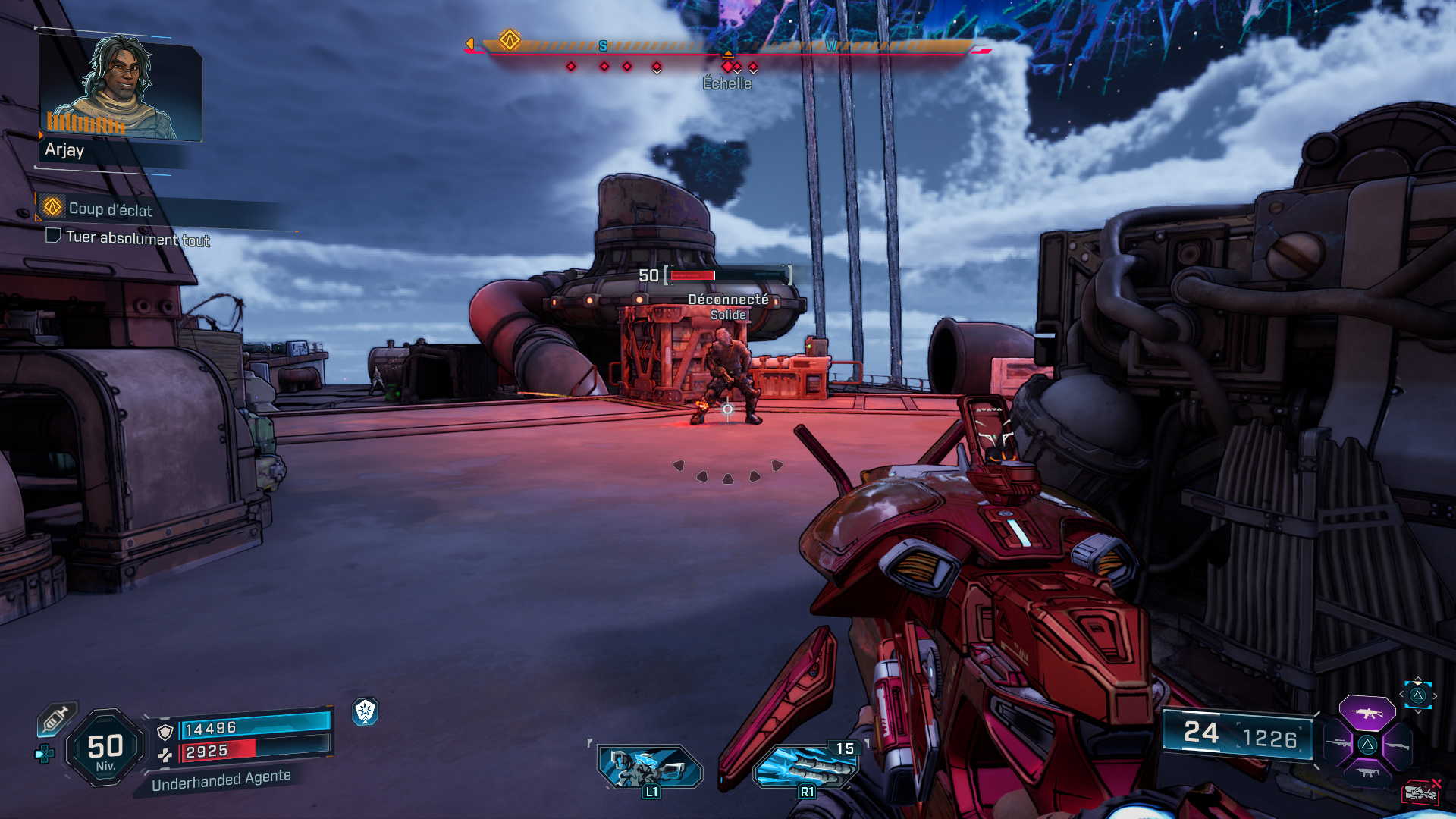Click the Underhanded Agente class label
The width and height of the screenshot is (1456, 819).
(x=221, y=780)
